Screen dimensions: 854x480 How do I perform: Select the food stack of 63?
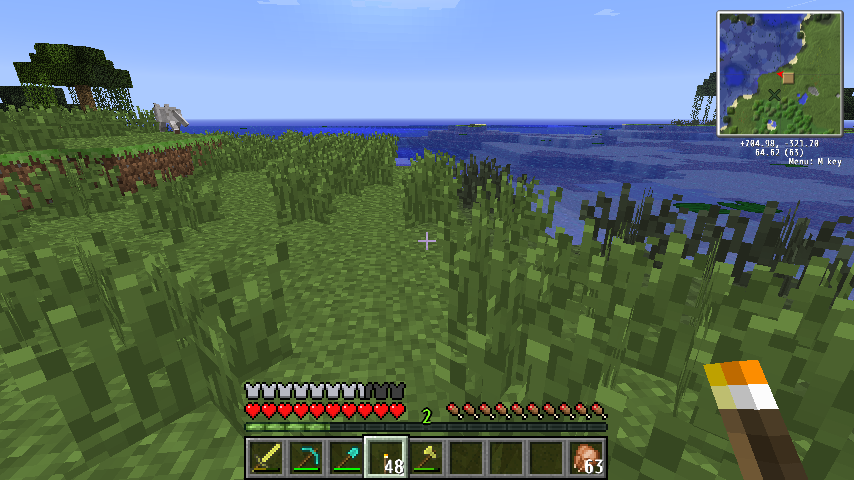586,459
